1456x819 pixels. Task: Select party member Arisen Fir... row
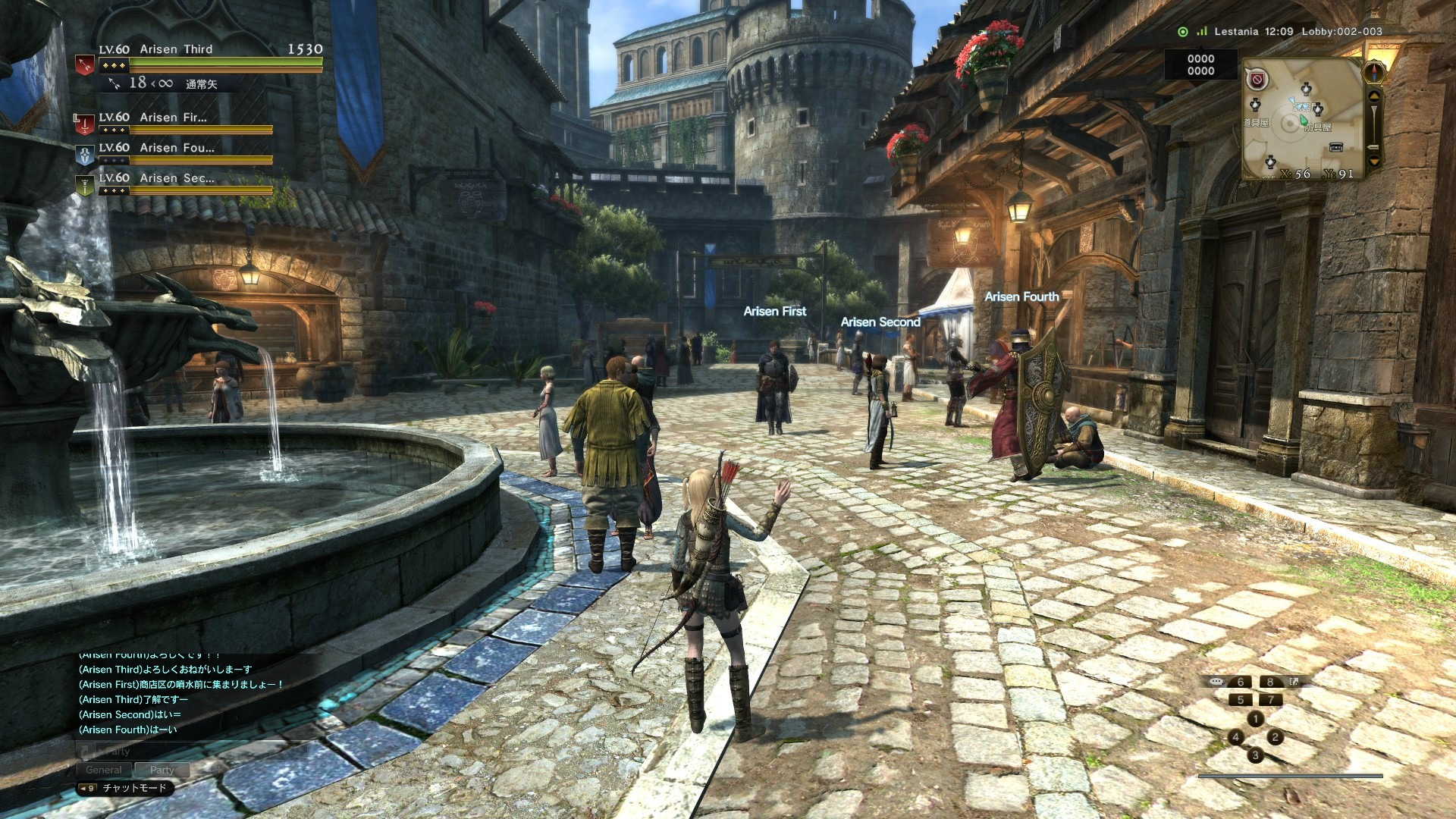tap(174, 121)
